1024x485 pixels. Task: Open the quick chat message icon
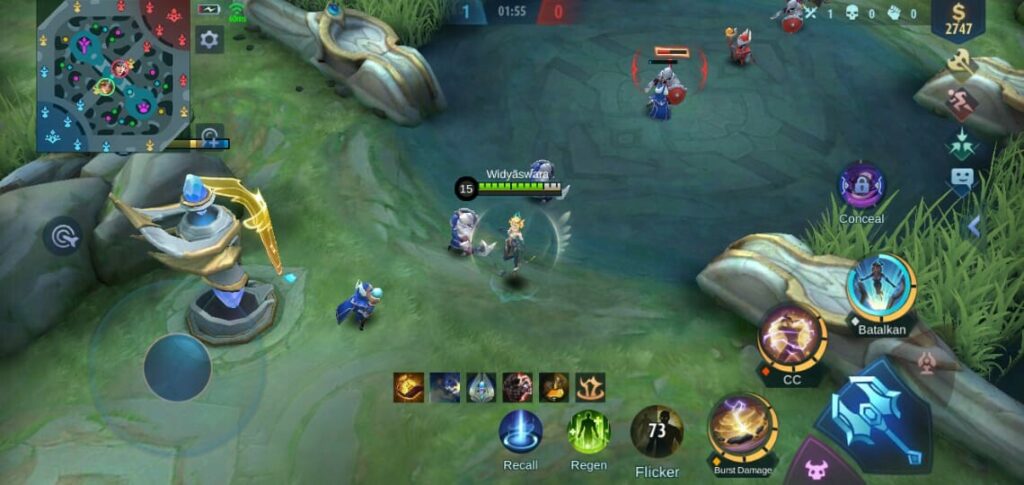(x=961, y=180)
